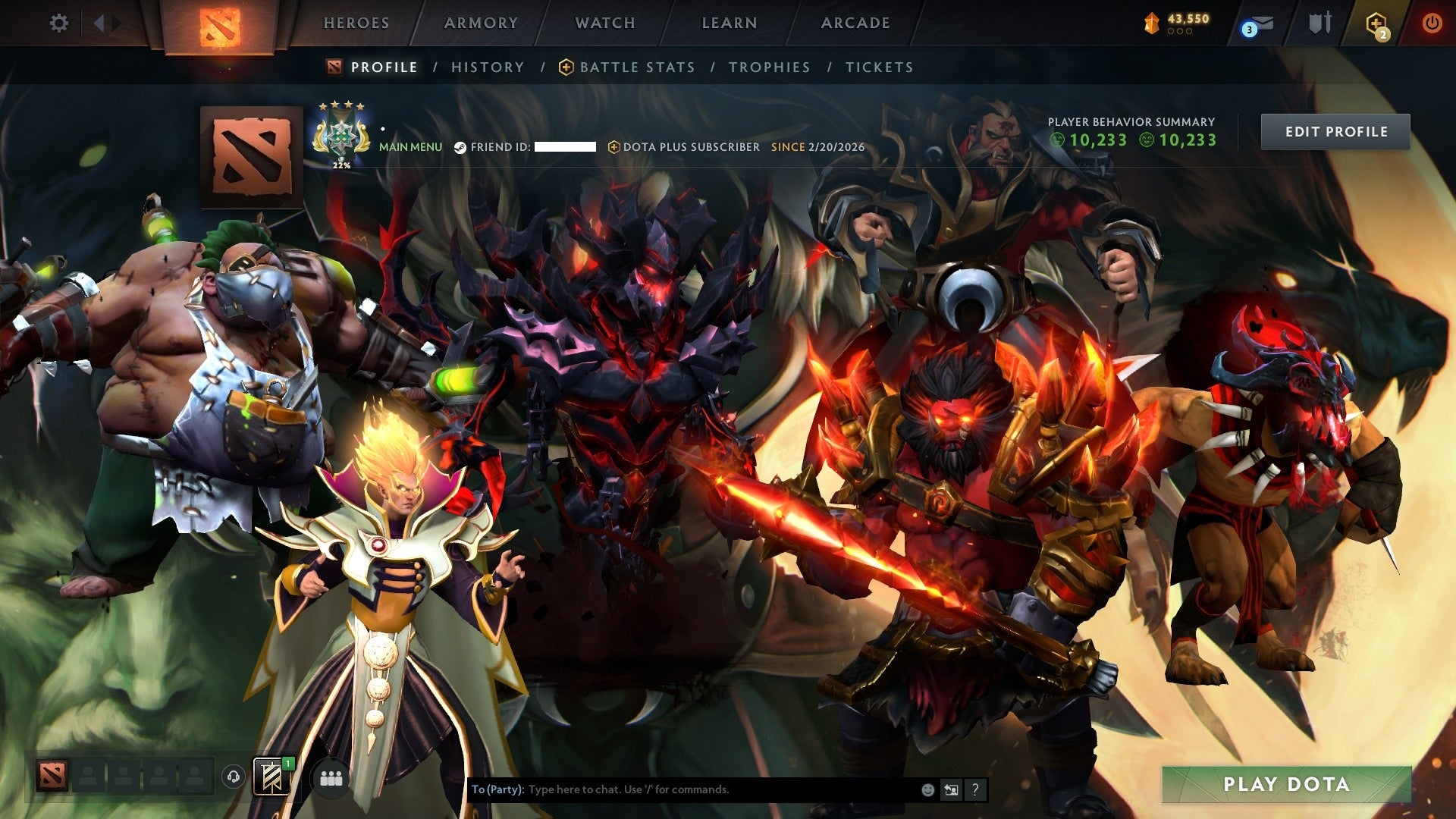Click the Dota logo in the top bar

[x=220, y=23]
